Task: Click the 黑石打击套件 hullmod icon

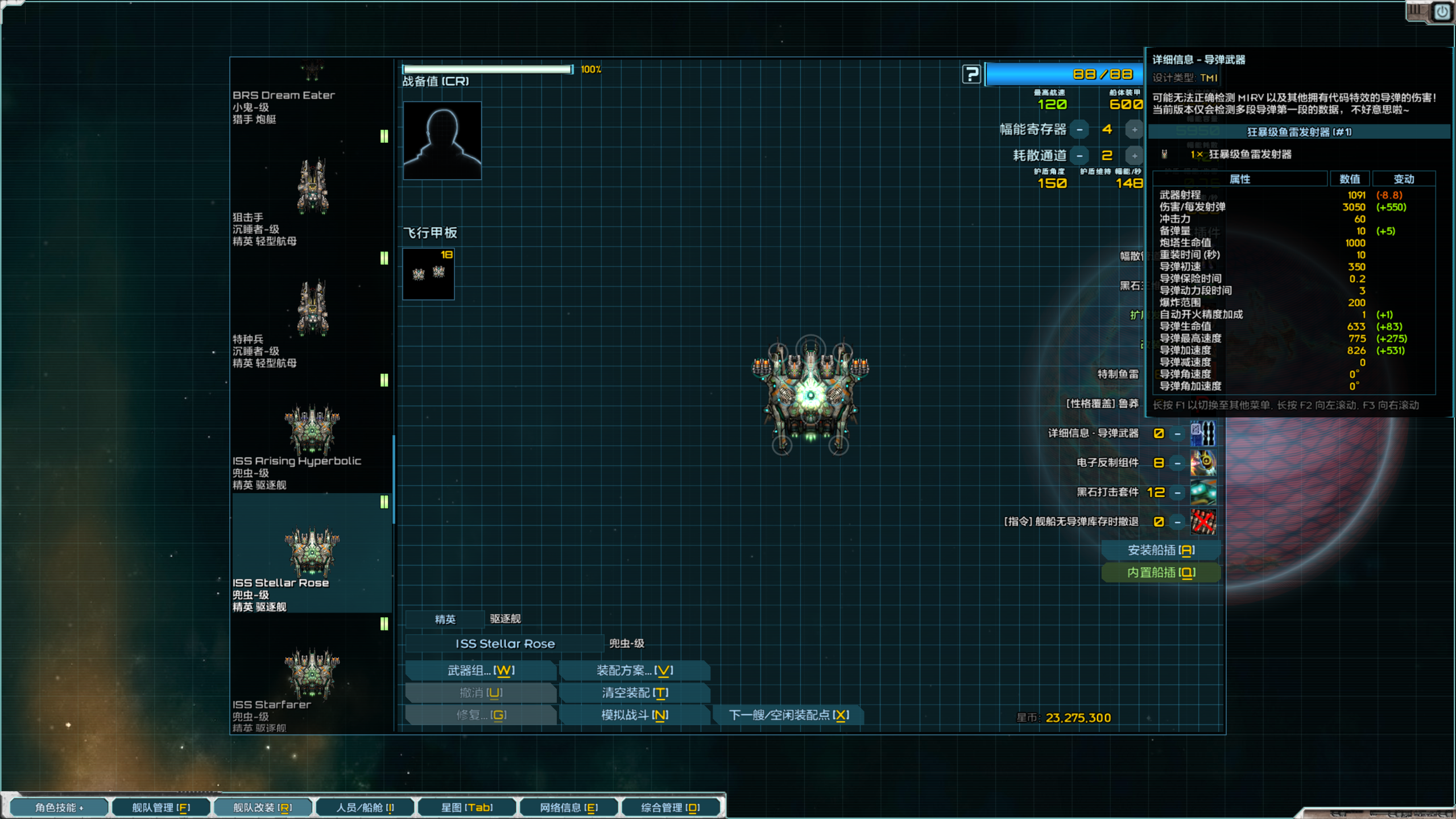Action: pyautogui.click(x=1202, y=493)
